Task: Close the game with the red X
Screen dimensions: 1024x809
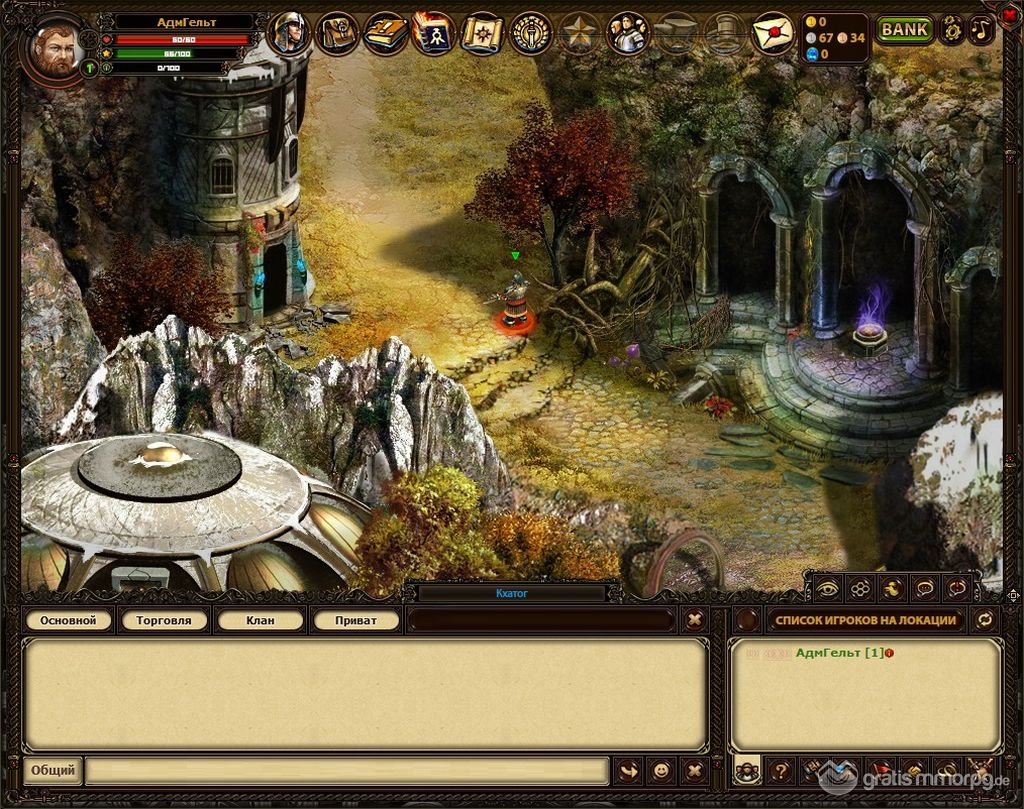Action: click(1009, 15)
